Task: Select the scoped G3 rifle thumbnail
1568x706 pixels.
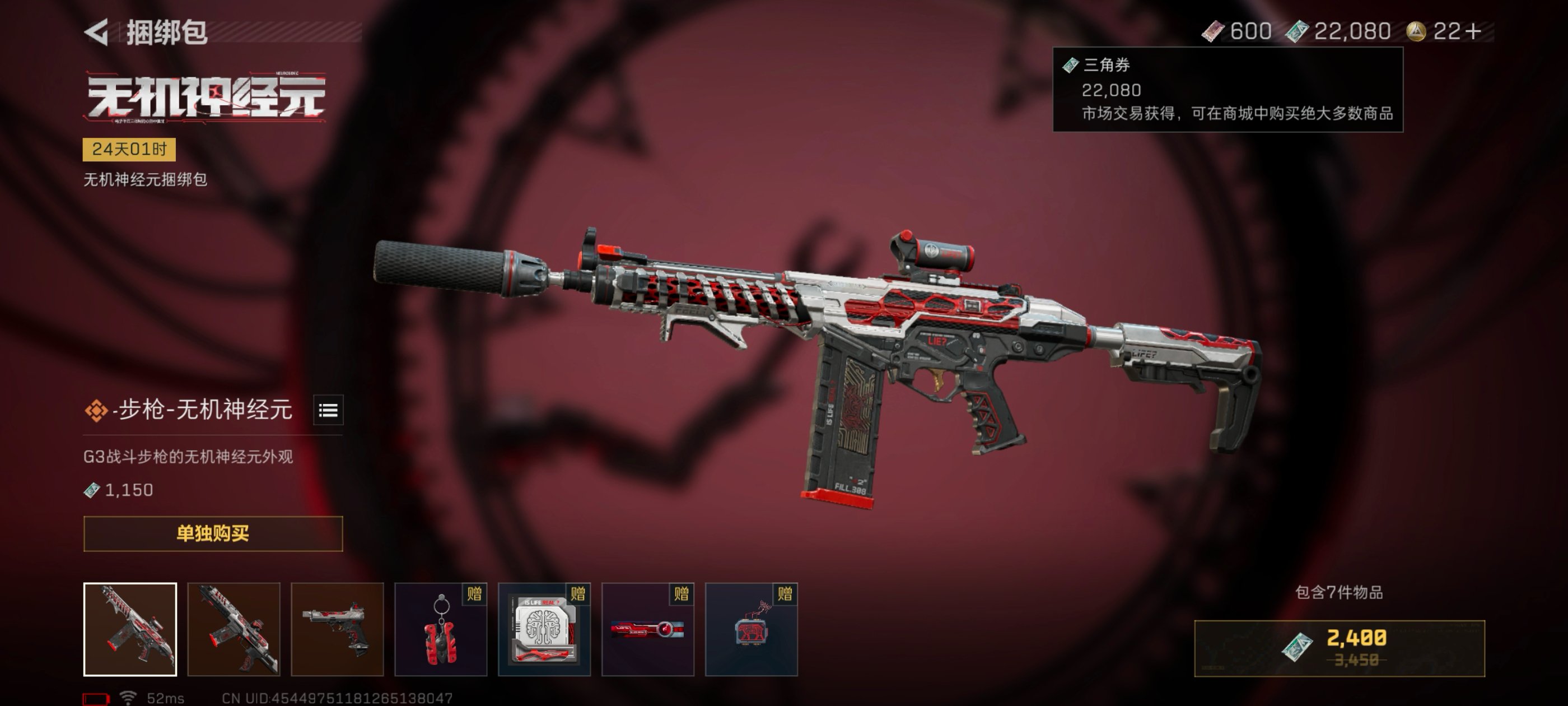Action: click(130, 629)
